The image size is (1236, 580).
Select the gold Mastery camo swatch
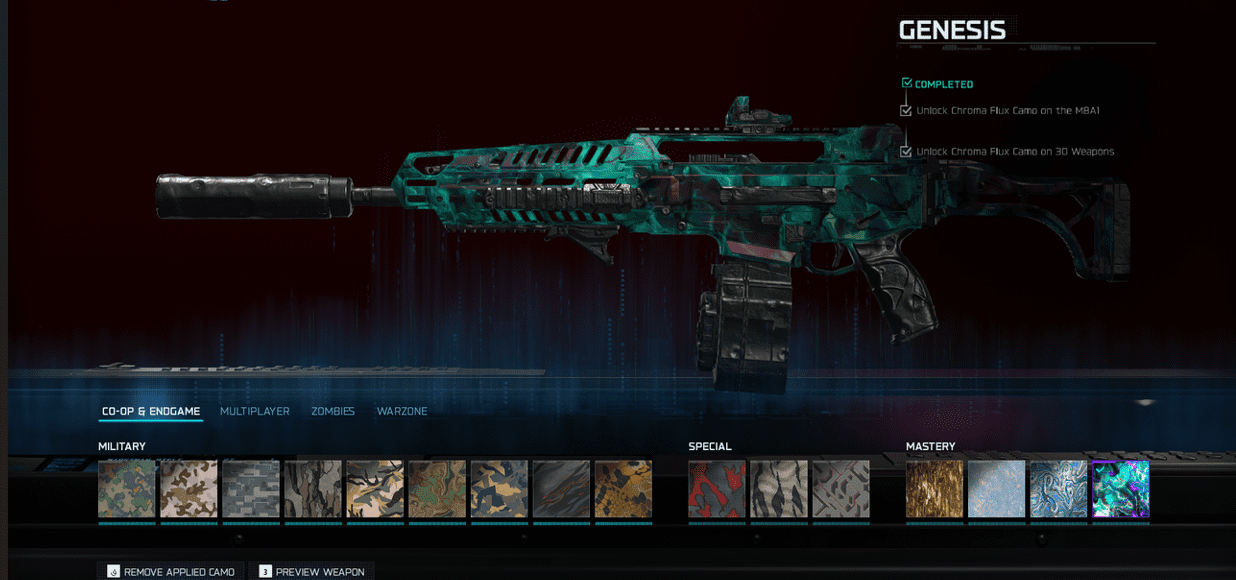coord(934,489)
